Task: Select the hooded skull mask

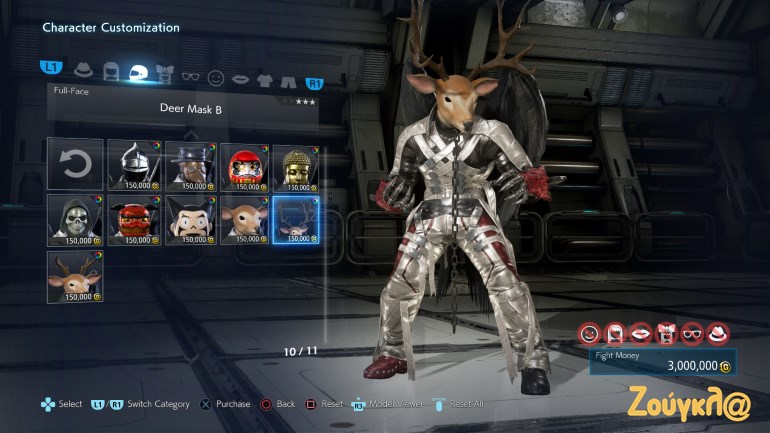Action: coord(76,220)
